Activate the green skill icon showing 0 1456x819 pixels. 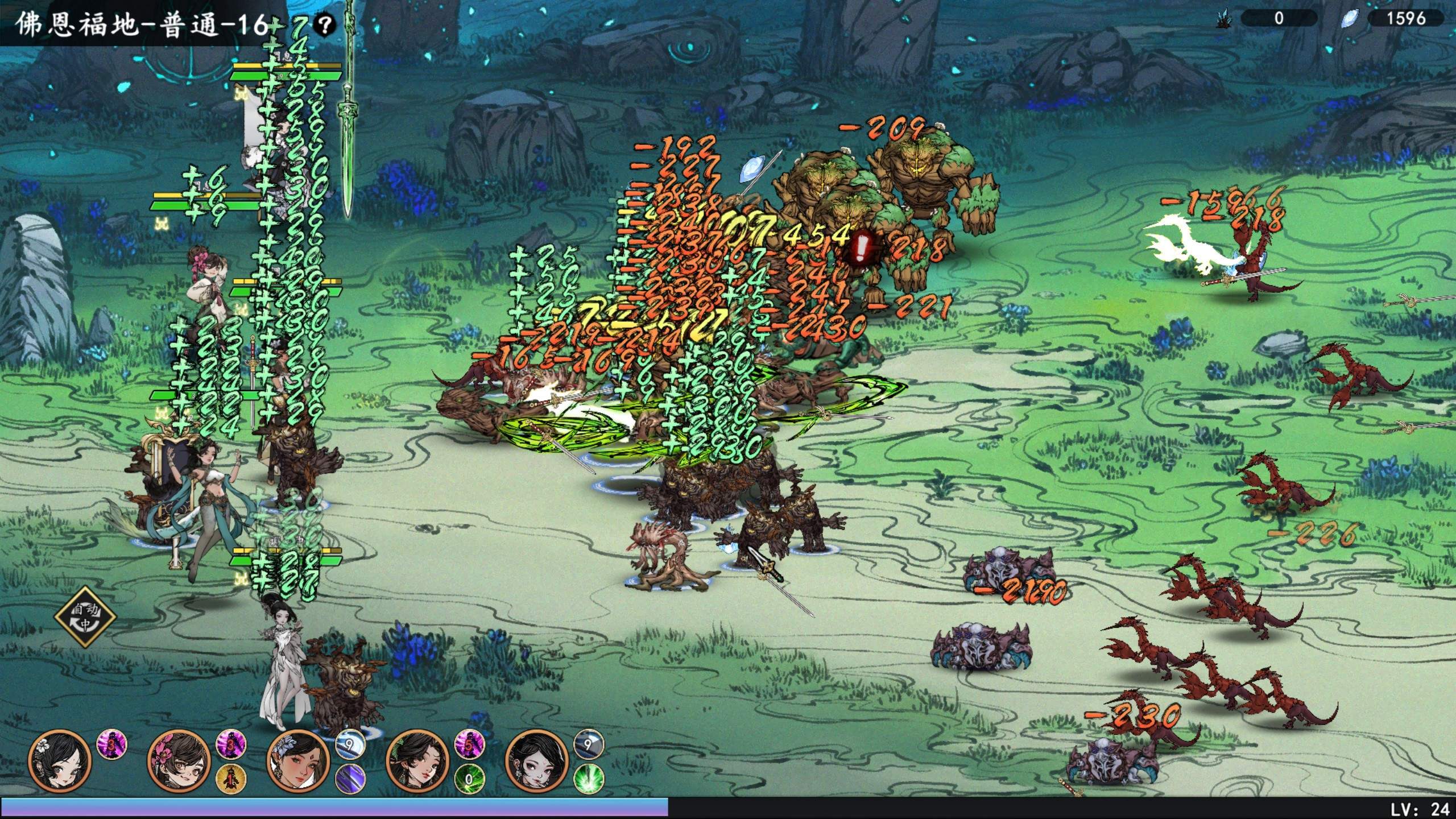(x=469, y=778)
